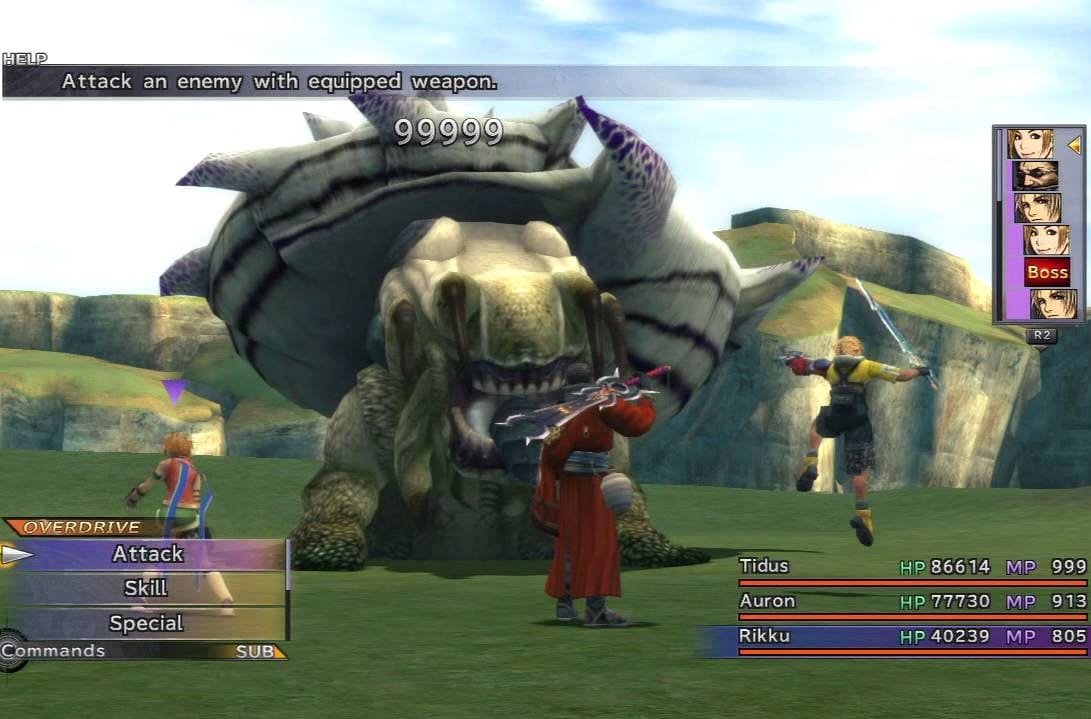Select Tidus in the party status list
The height and width of the screenshot is (719, 1091).
(x=912, y=568)
